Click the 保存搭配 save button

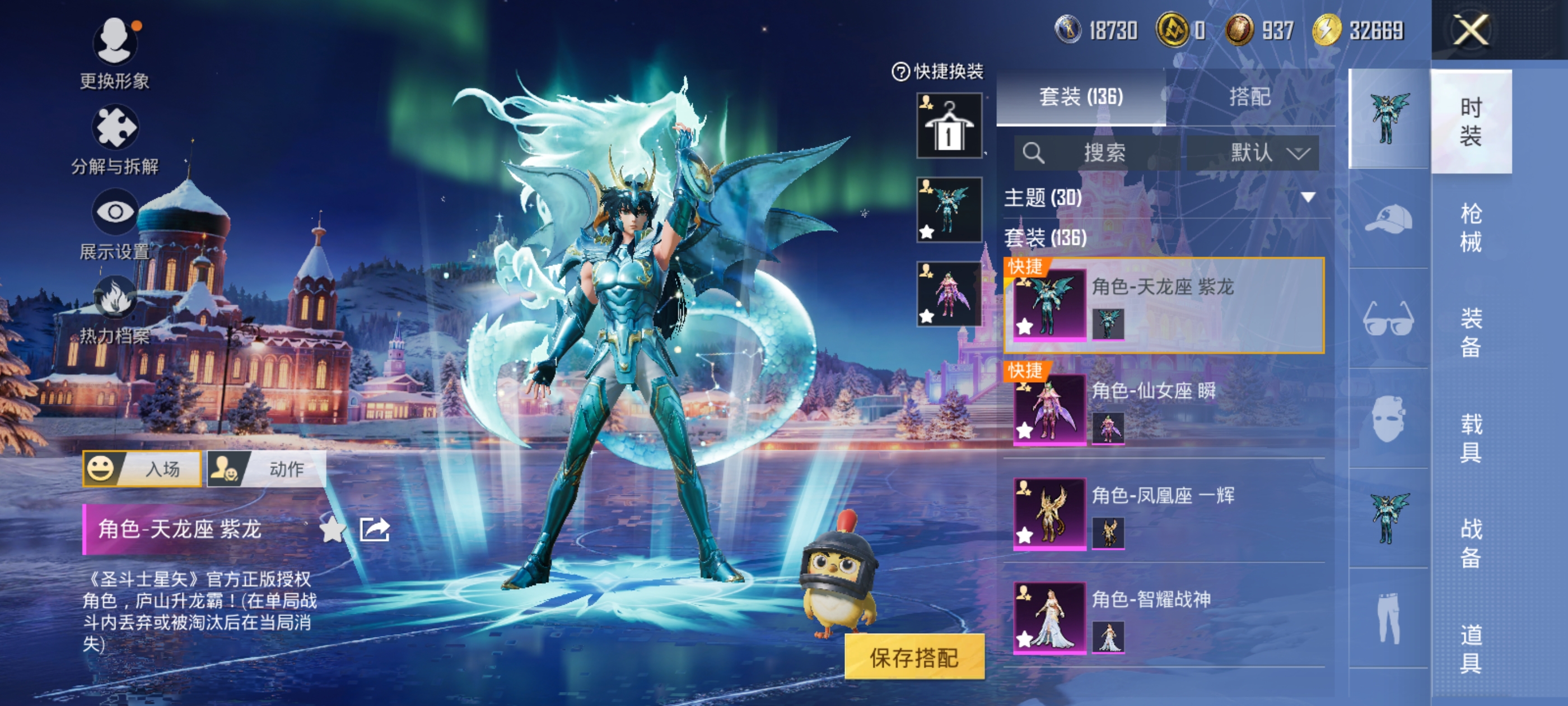point(914,657)
